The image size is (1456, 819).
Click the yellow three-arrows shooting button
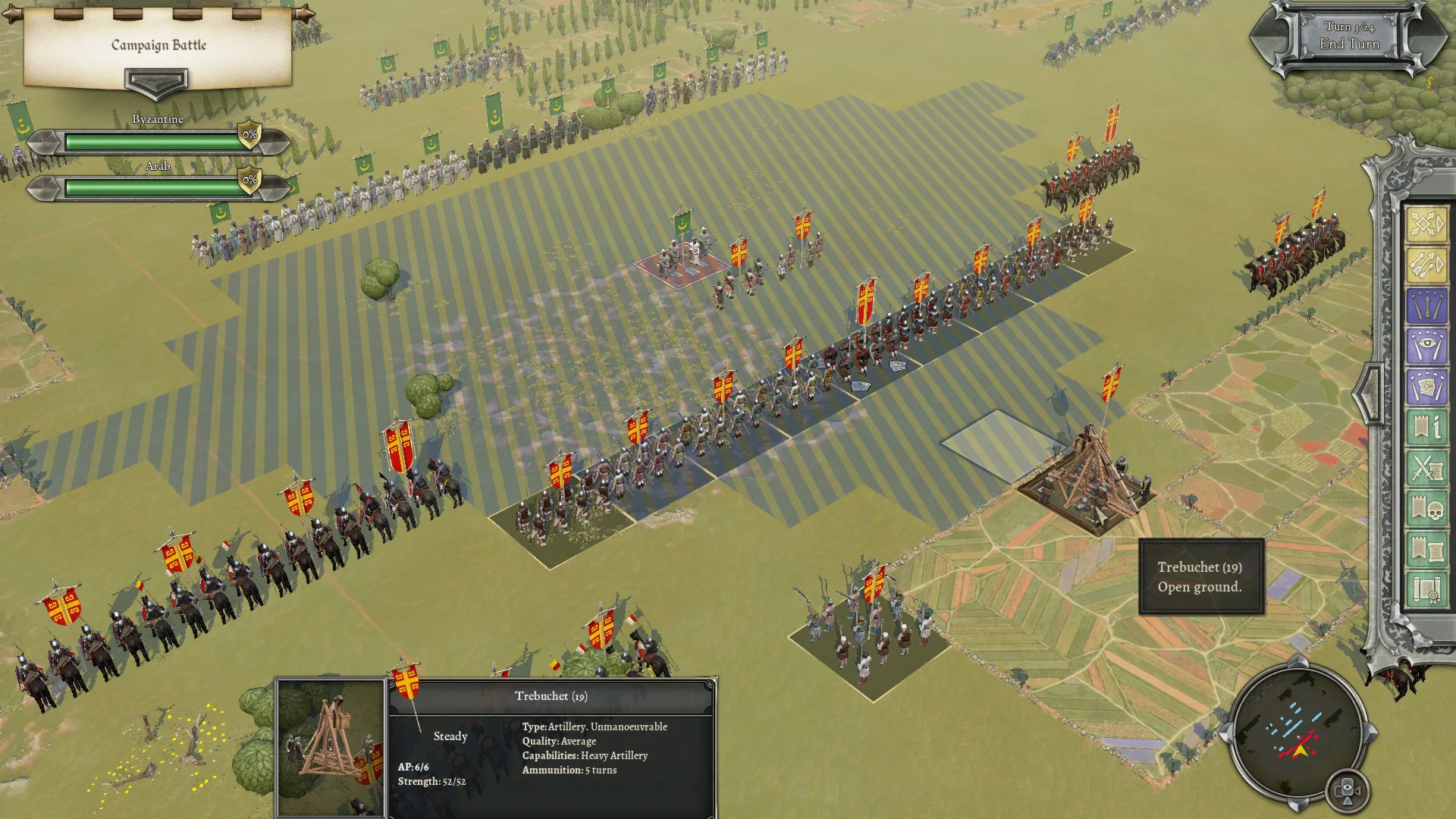click(1426, 265)
